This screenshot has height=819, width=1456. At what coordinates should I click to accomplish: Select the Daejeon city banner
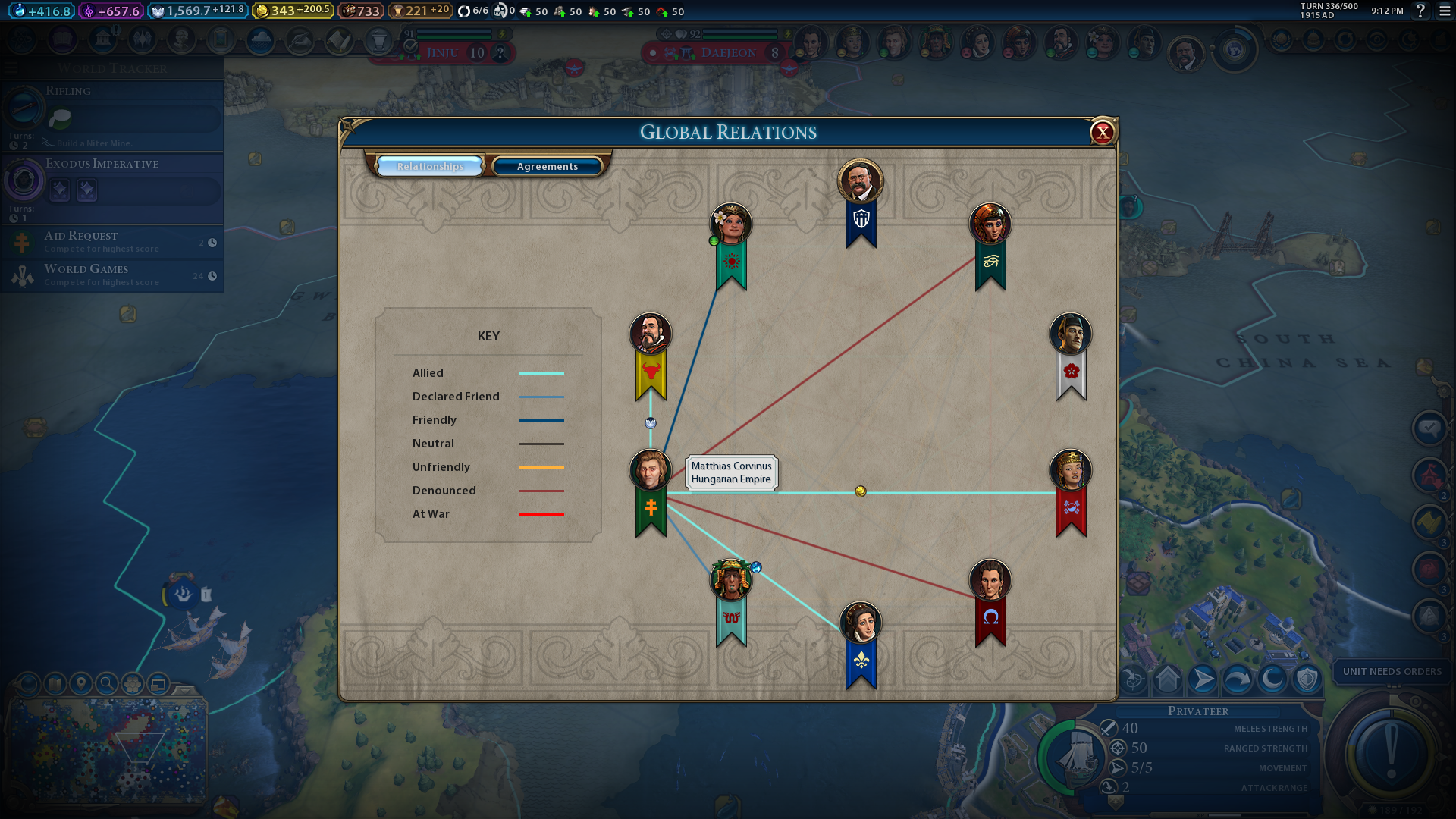(728, 53)
